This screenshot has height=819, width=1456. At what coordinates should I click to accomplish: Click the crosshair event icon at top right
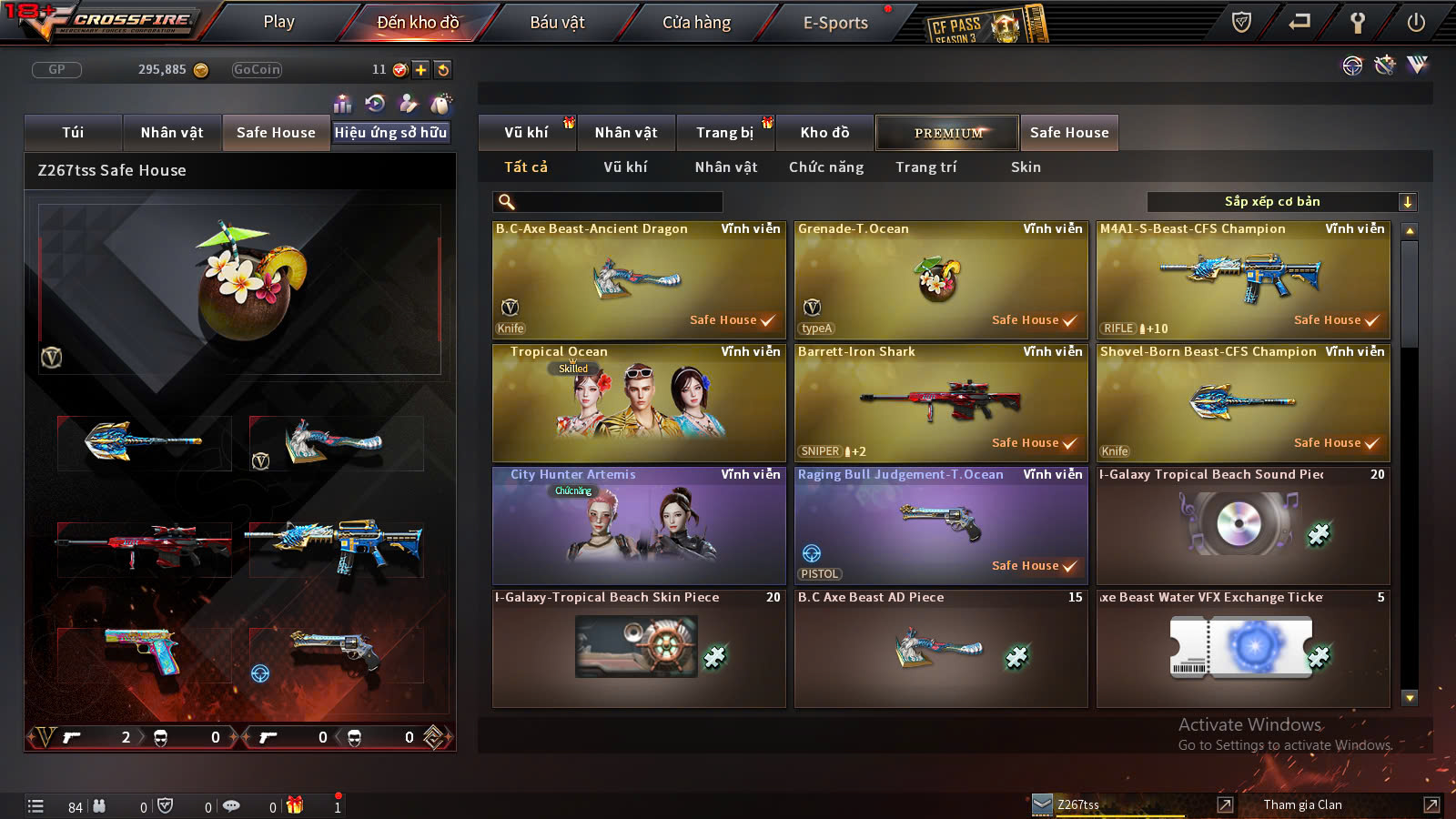click(1352, 66)
